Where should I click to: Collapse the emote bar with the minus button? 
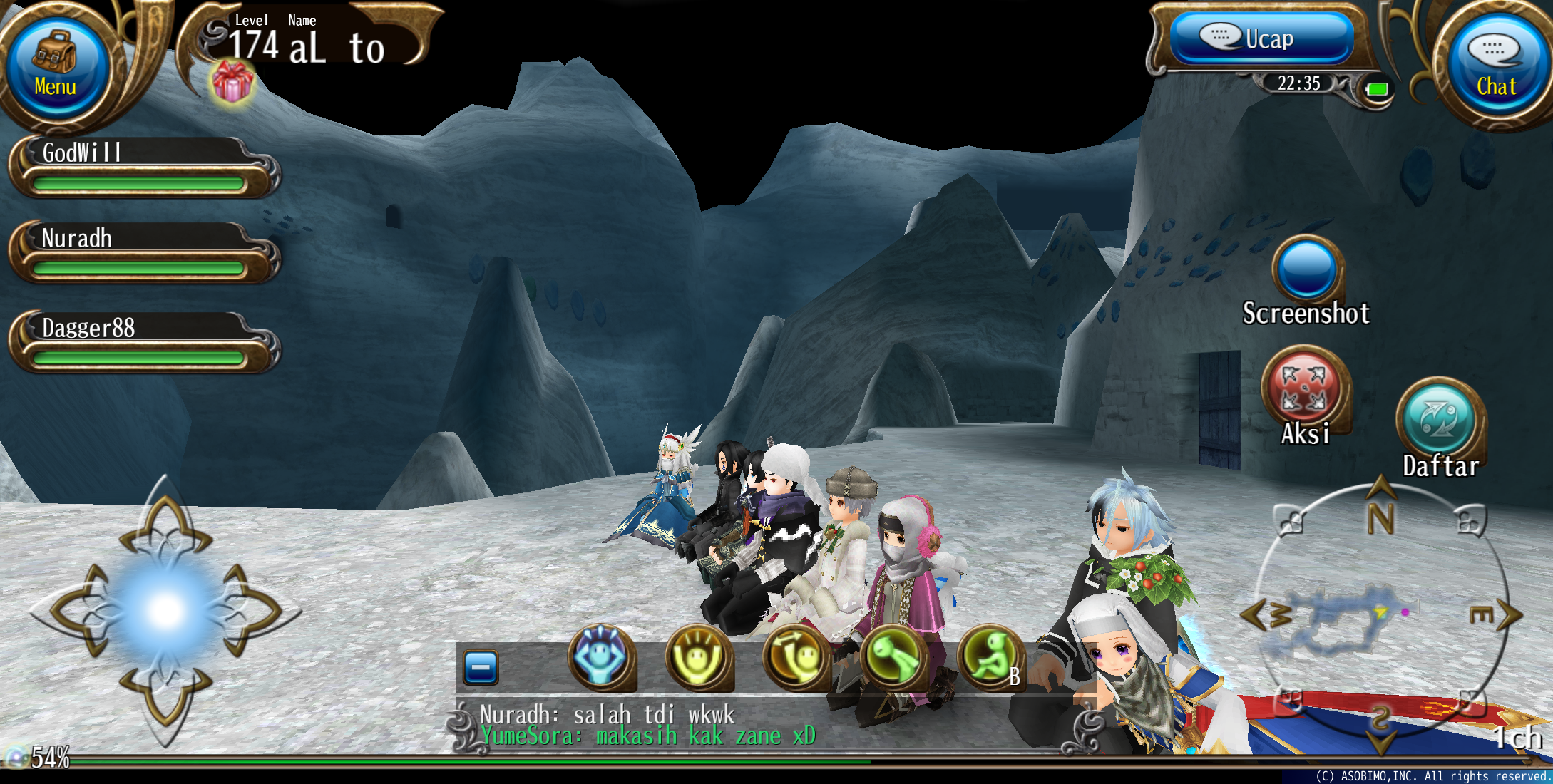(481, 668)
